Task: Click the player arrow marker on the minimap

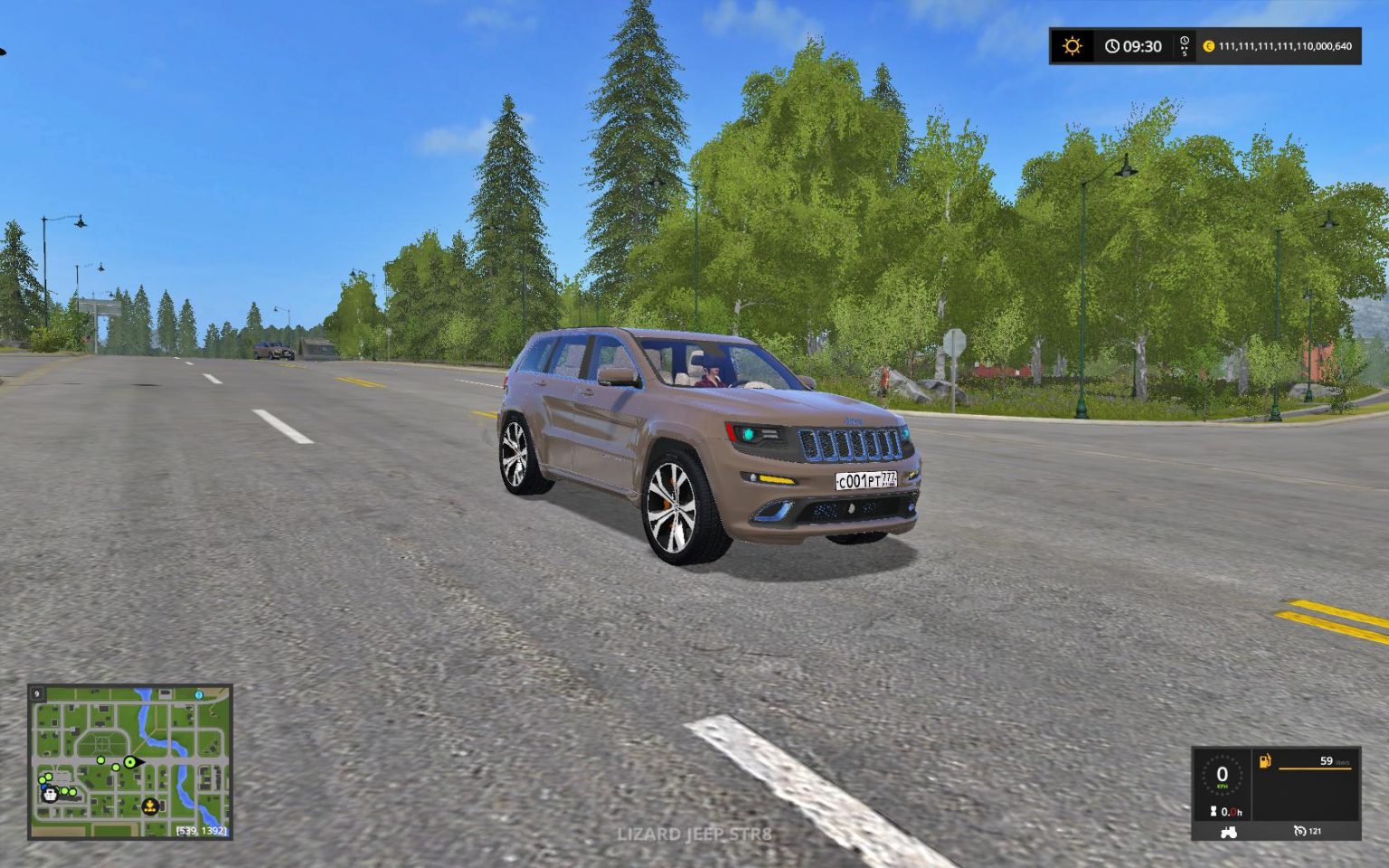Action: [132, 762]
